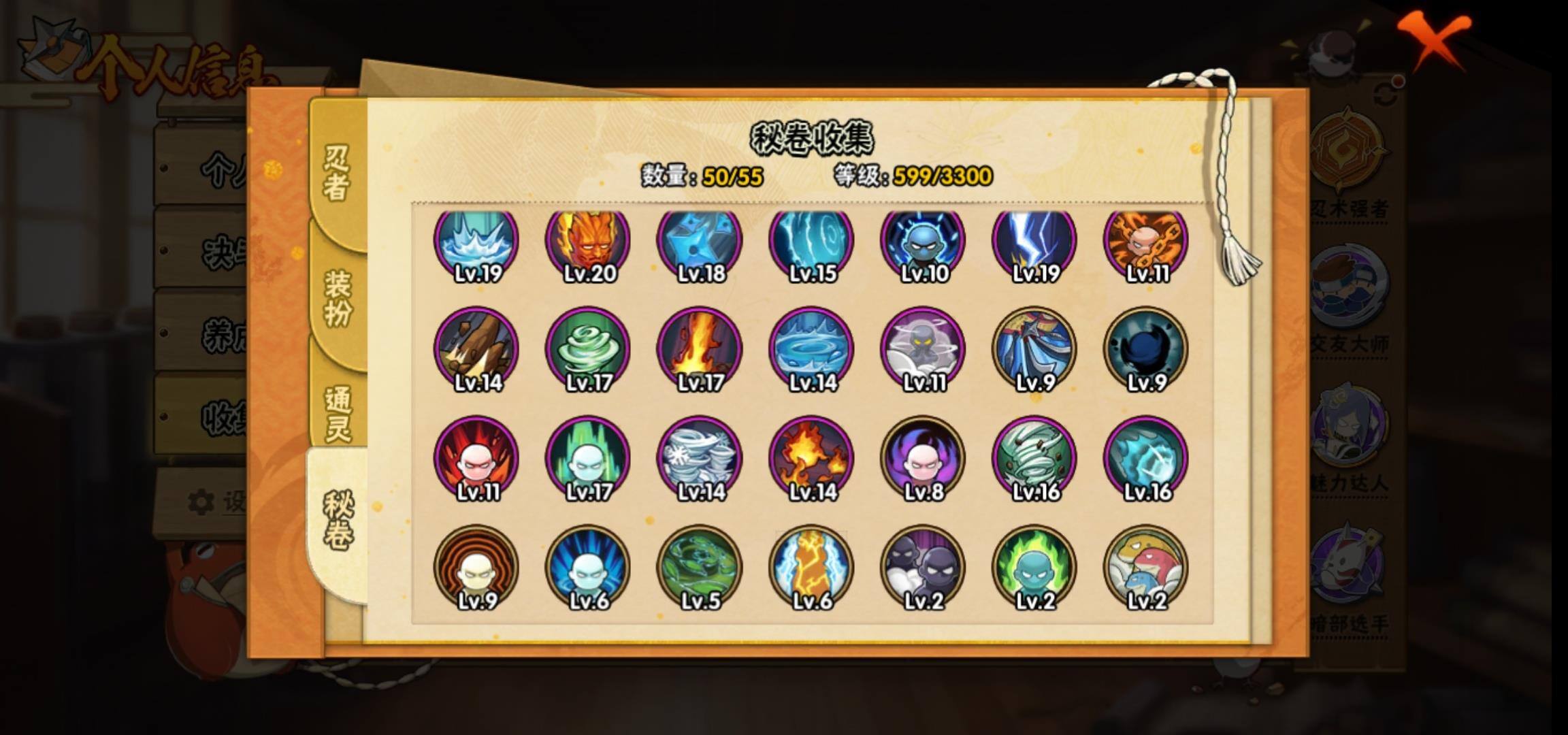Select the Lv.11 red aura figure scroll
1568x735 pixels.
pos(476,459)
